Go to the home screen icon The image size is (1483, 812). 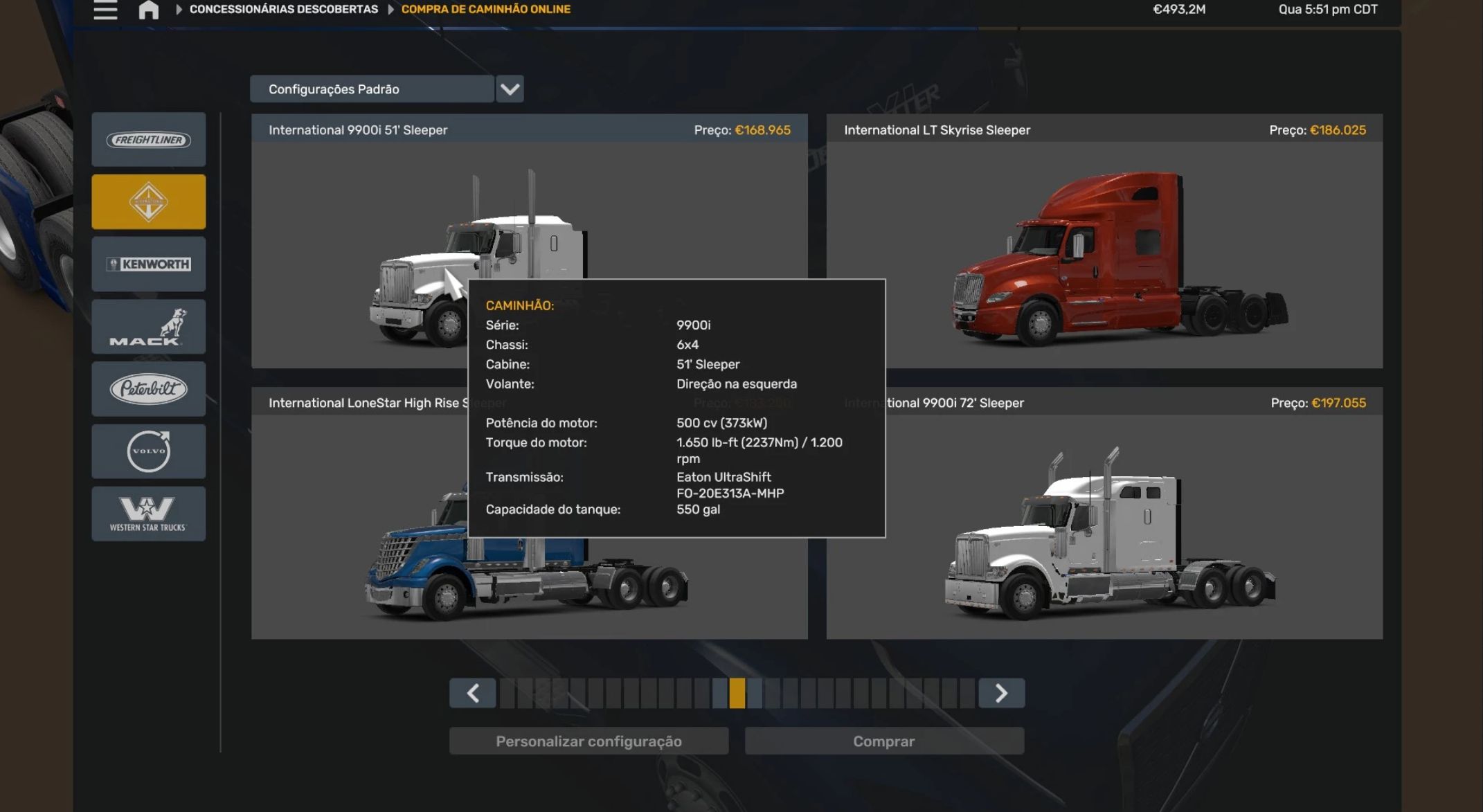148,10
